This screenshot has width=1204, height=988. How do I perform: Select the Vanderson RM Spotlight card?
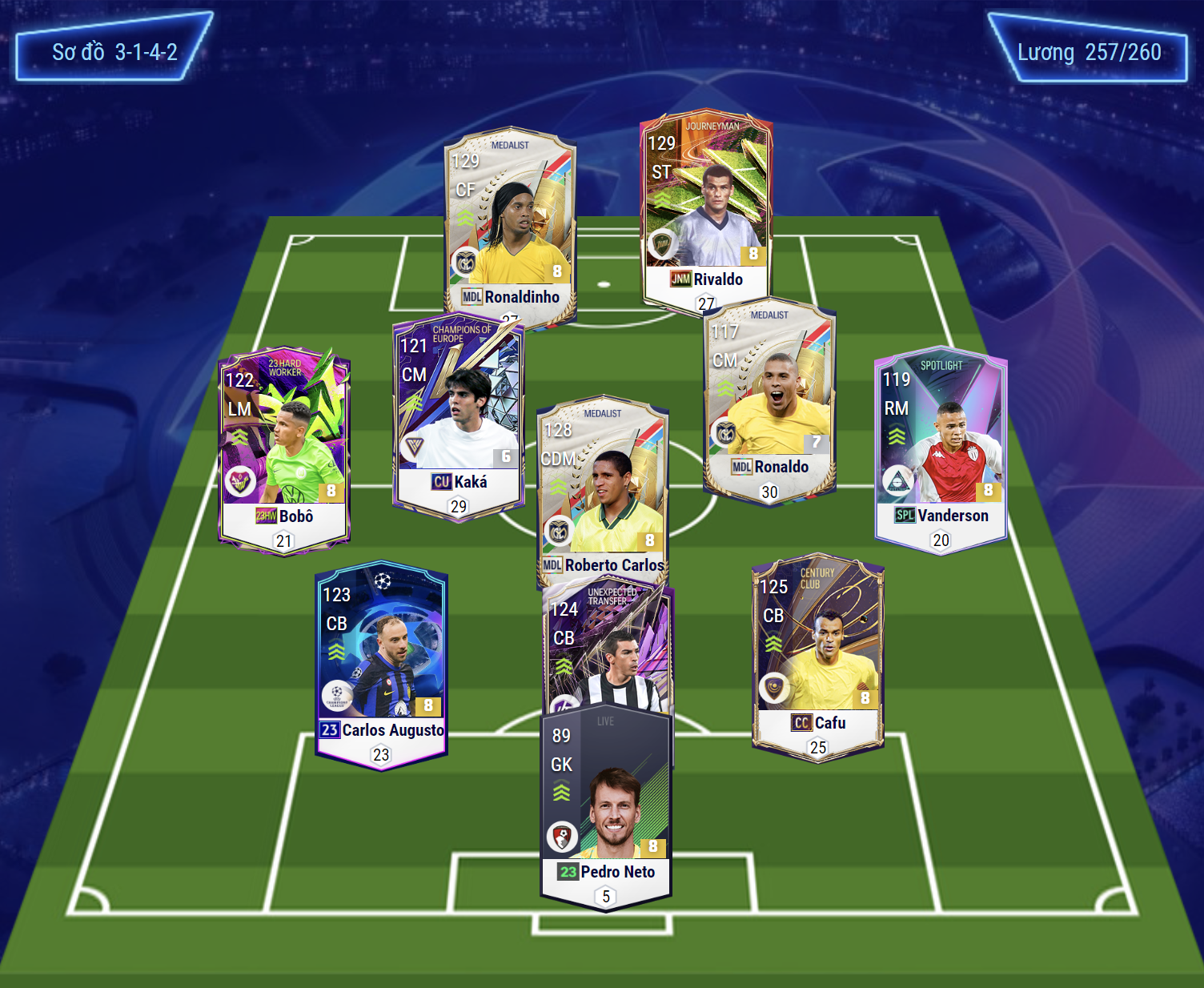click(x=941, y=448)
